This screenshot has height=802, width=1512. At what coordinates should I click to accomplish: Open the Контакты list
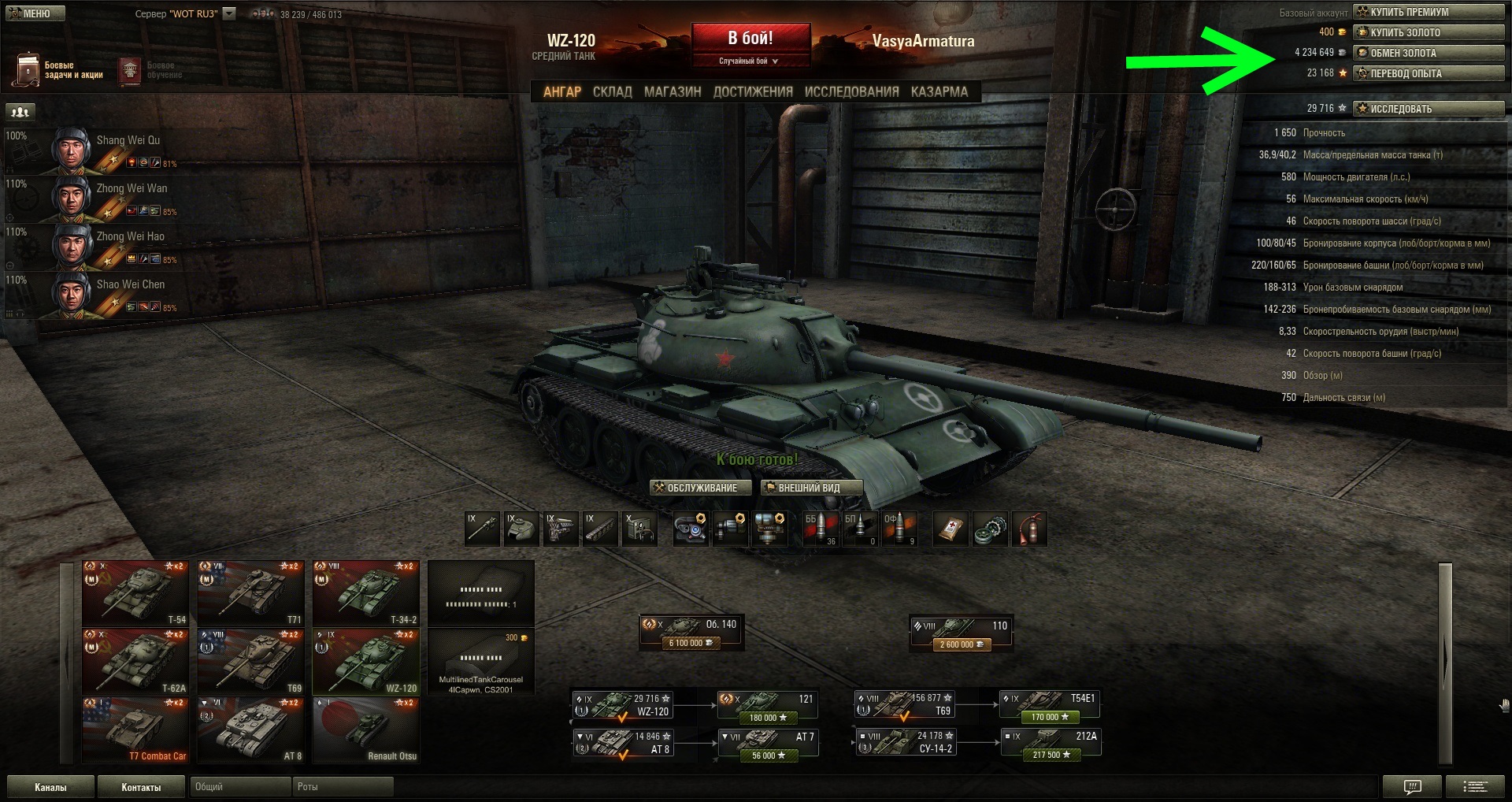(141, 787)
